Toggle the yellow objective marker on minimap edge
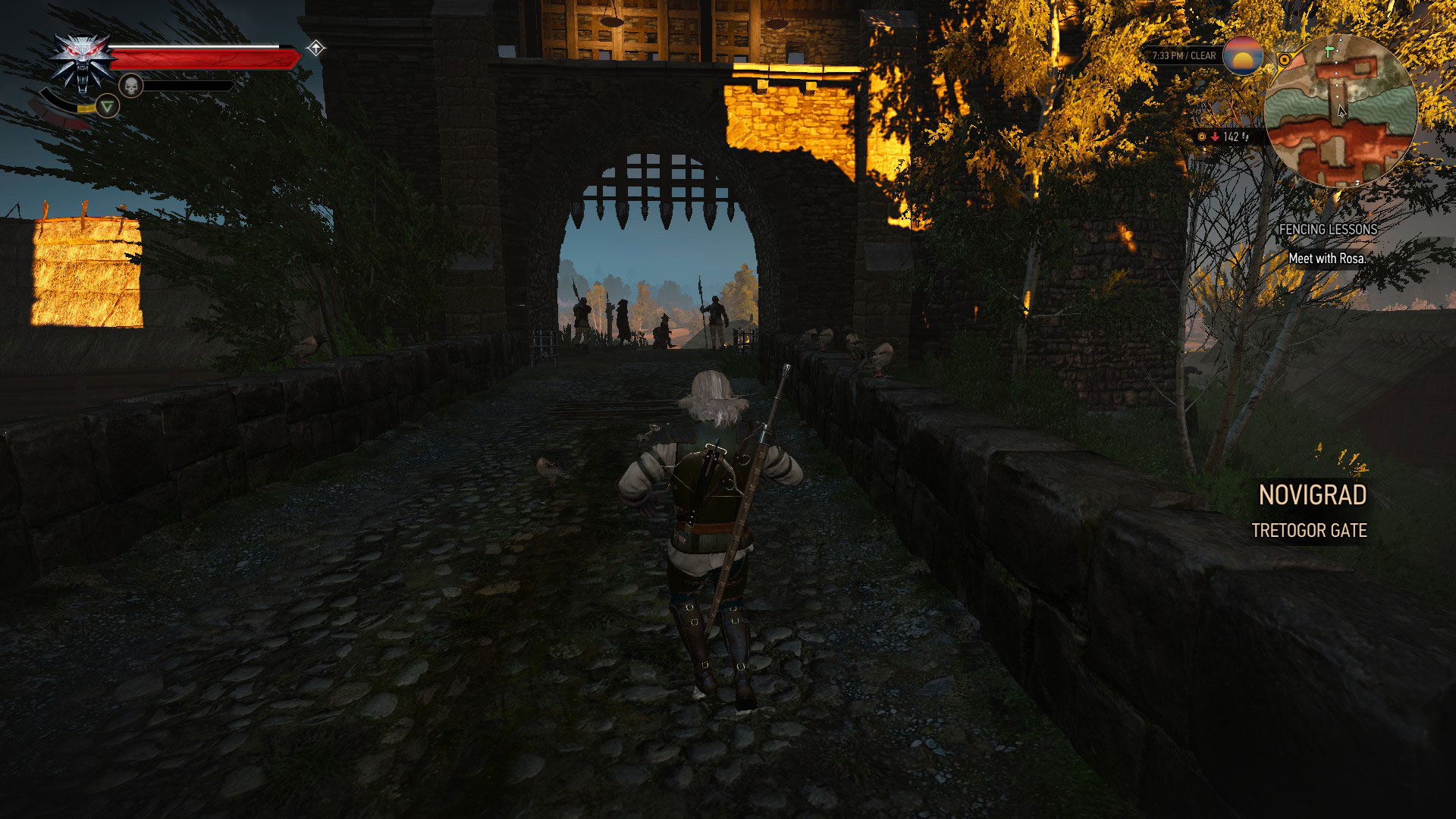Image resolution: width=1456 pixels, height=819 pixels. pyautogui.click(x=1285, y=59)
